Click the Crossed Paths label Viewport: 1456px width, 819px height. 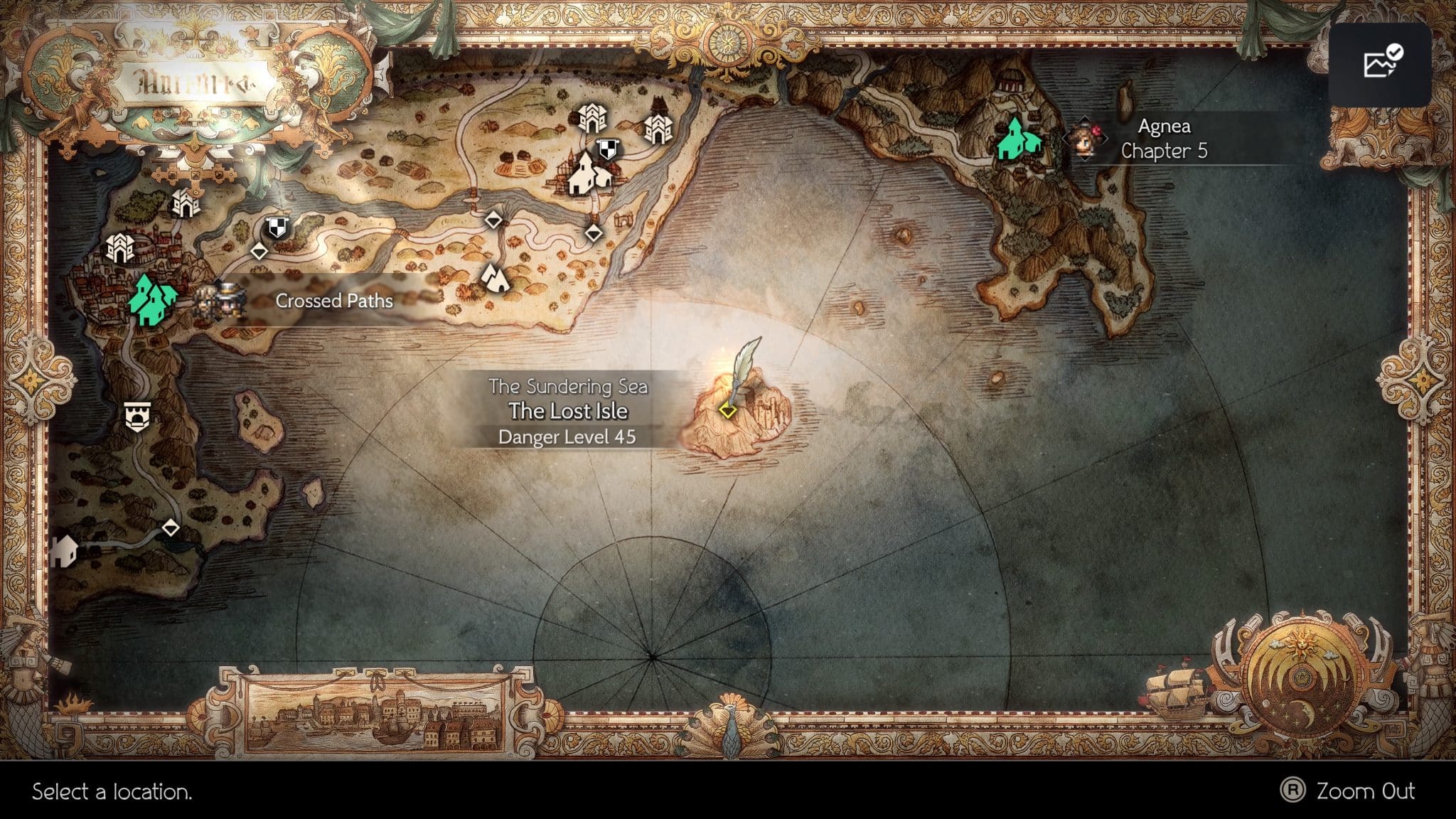click(333, 301)
